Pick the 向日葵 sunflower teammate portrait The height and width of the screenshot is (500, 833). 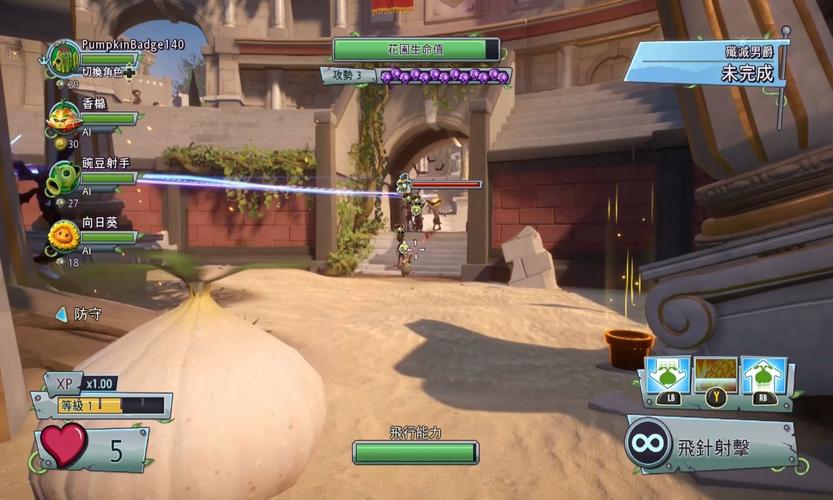pyautogui.click(x=64, y=237)
